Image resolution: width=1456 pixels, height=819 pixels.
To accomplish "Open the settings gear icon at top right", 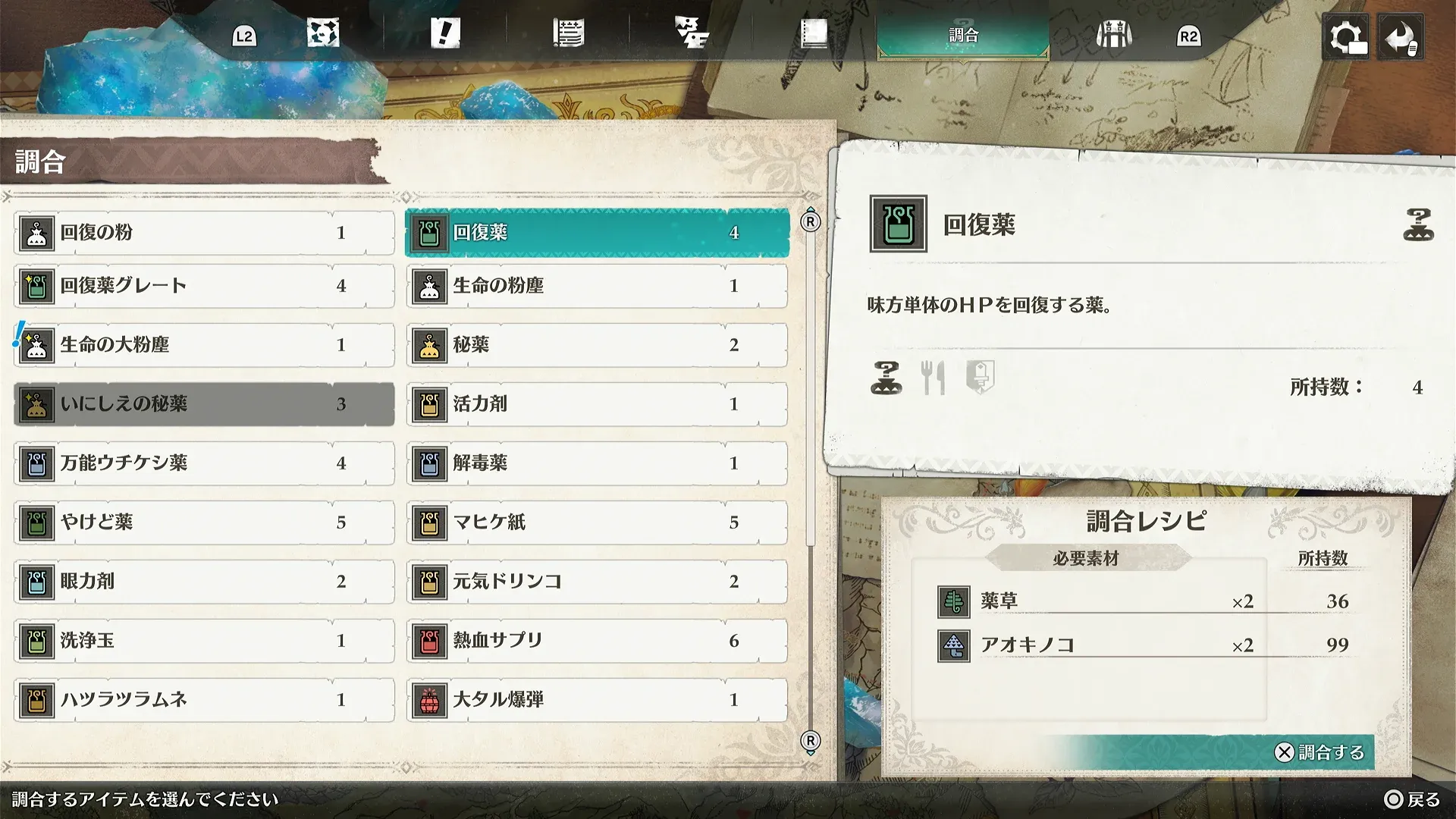I will point(1348,36).
